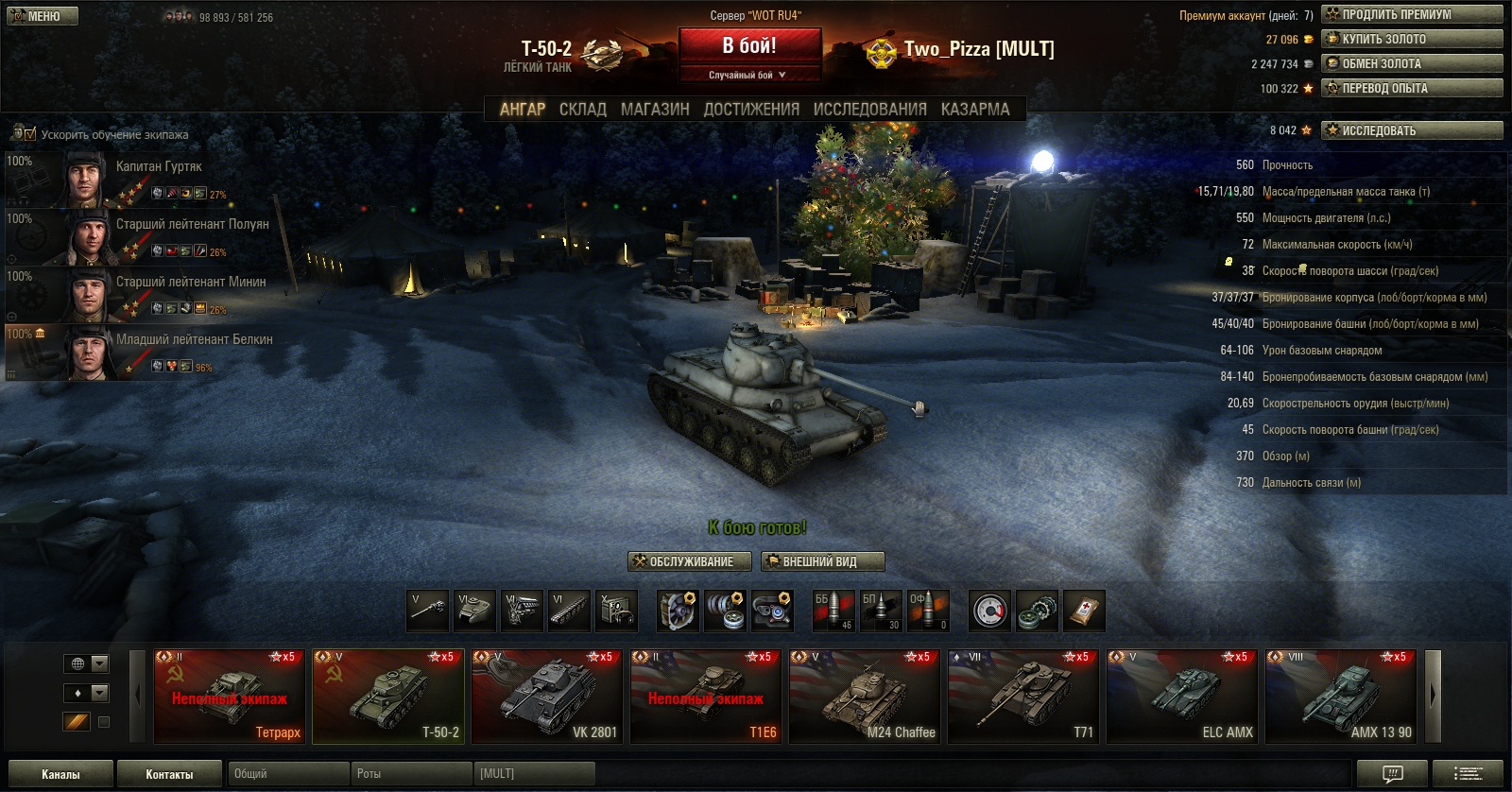Select the VK 2801 tank
The width and height of the screenshot is (1512, 792).
click(x=546, y=697)
